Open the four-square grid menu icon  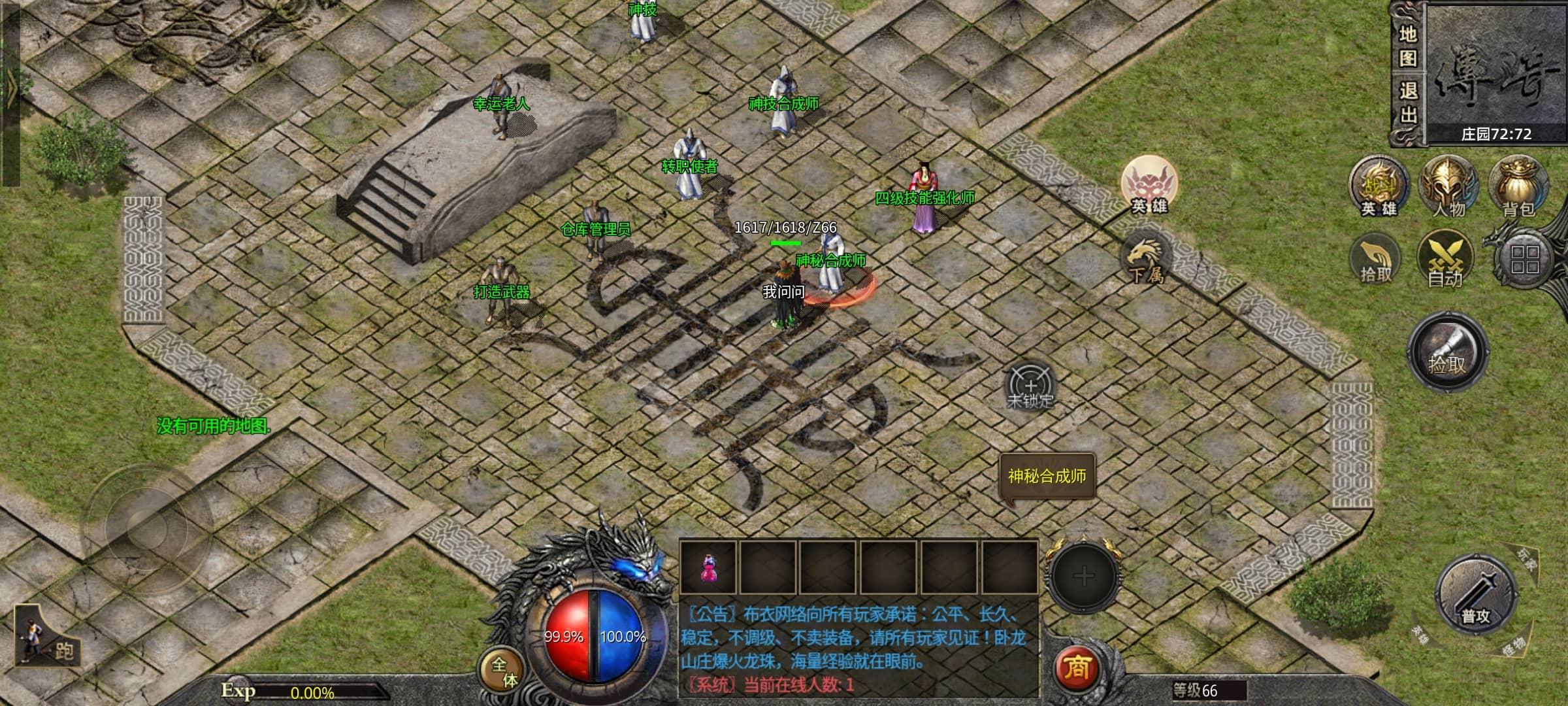(1525, 260)
